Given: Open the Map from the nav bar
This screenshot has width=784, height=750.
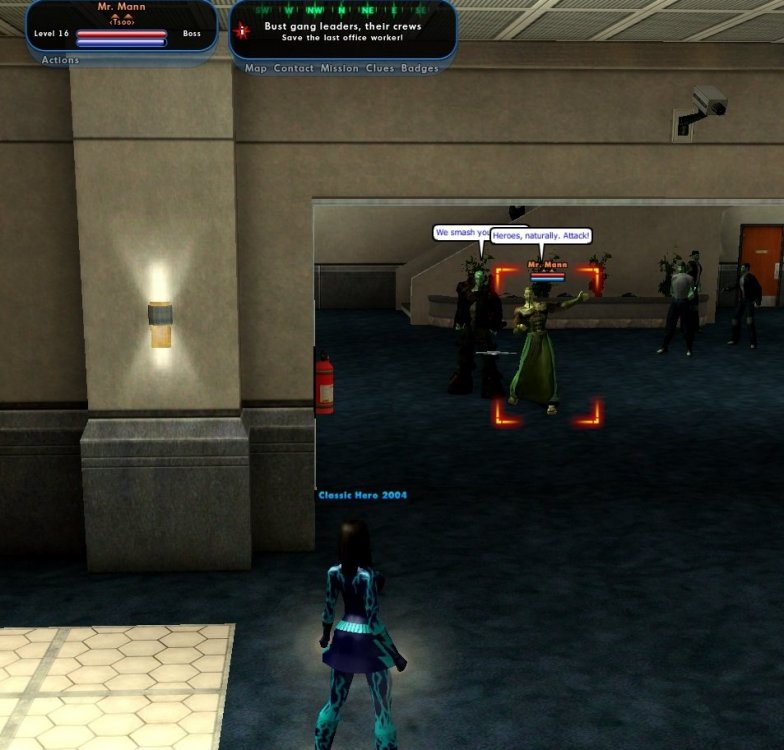Looking at the screenshot, I should click(256, 69).
